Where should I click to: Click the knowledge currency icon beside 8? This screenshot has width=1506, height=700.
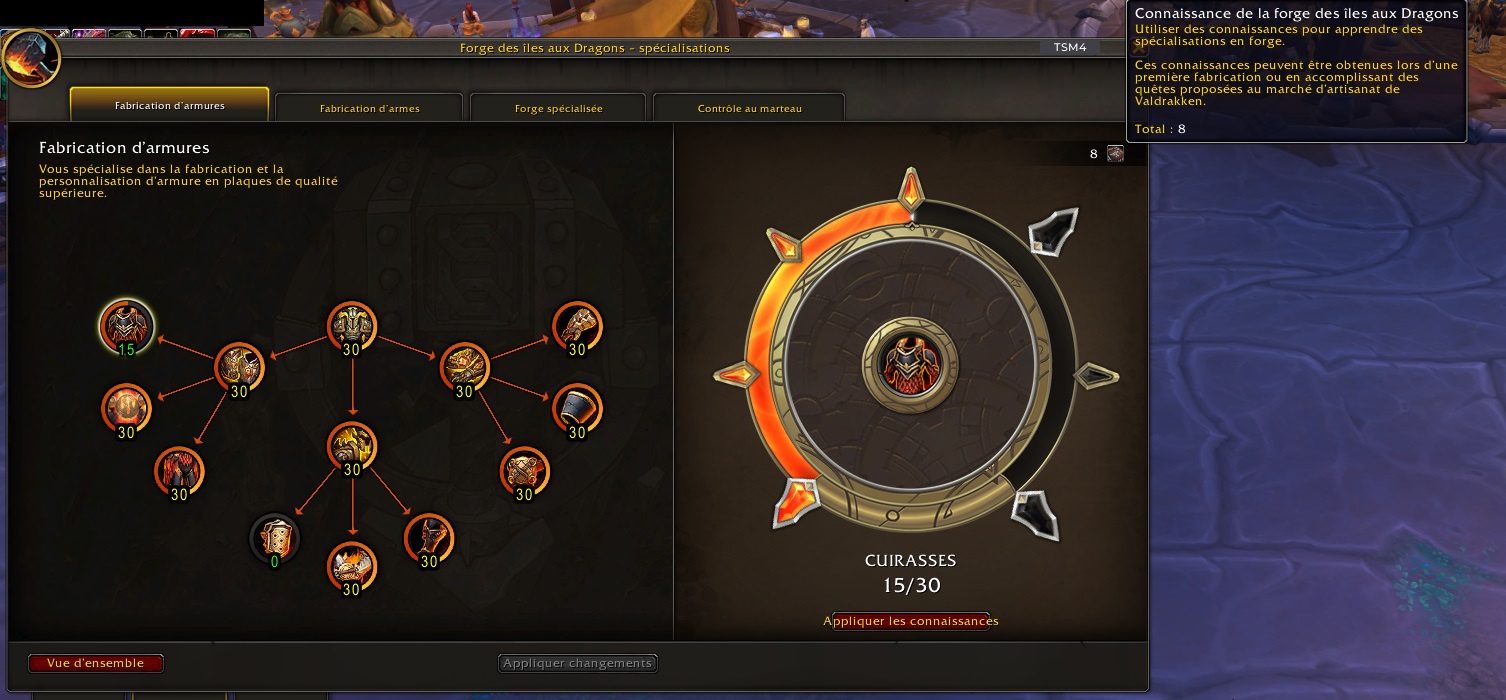(1115, 154)
